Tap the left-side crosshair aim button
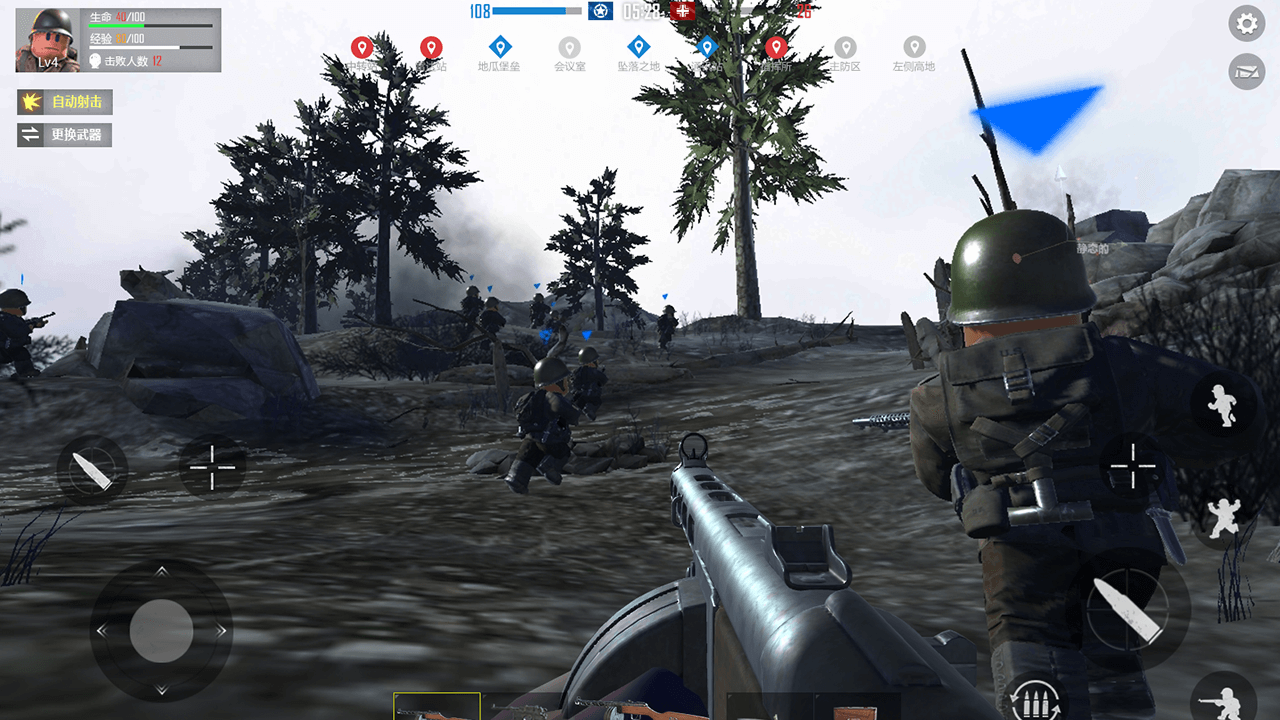This screenshot has height=720, width=1280. [x=212, y=466]
